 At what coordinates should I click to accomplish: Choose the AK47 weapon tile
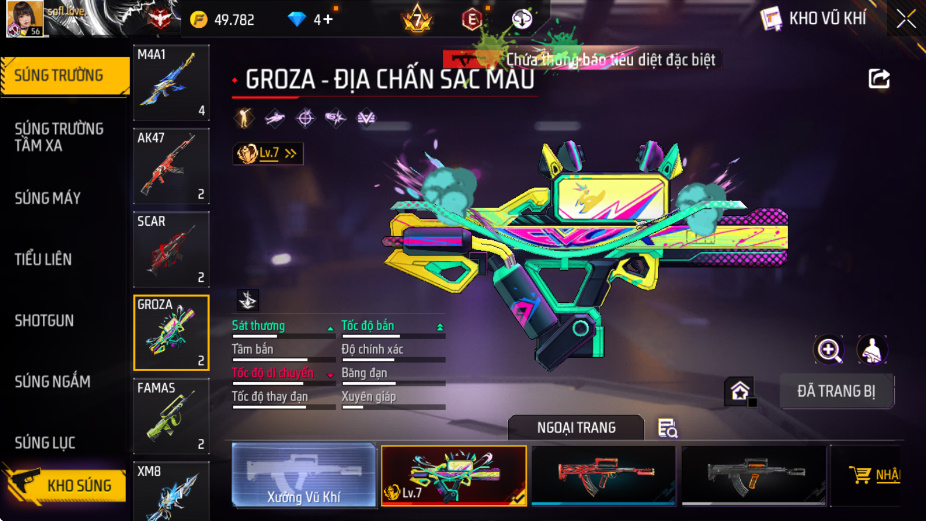(x=171, y=166)
